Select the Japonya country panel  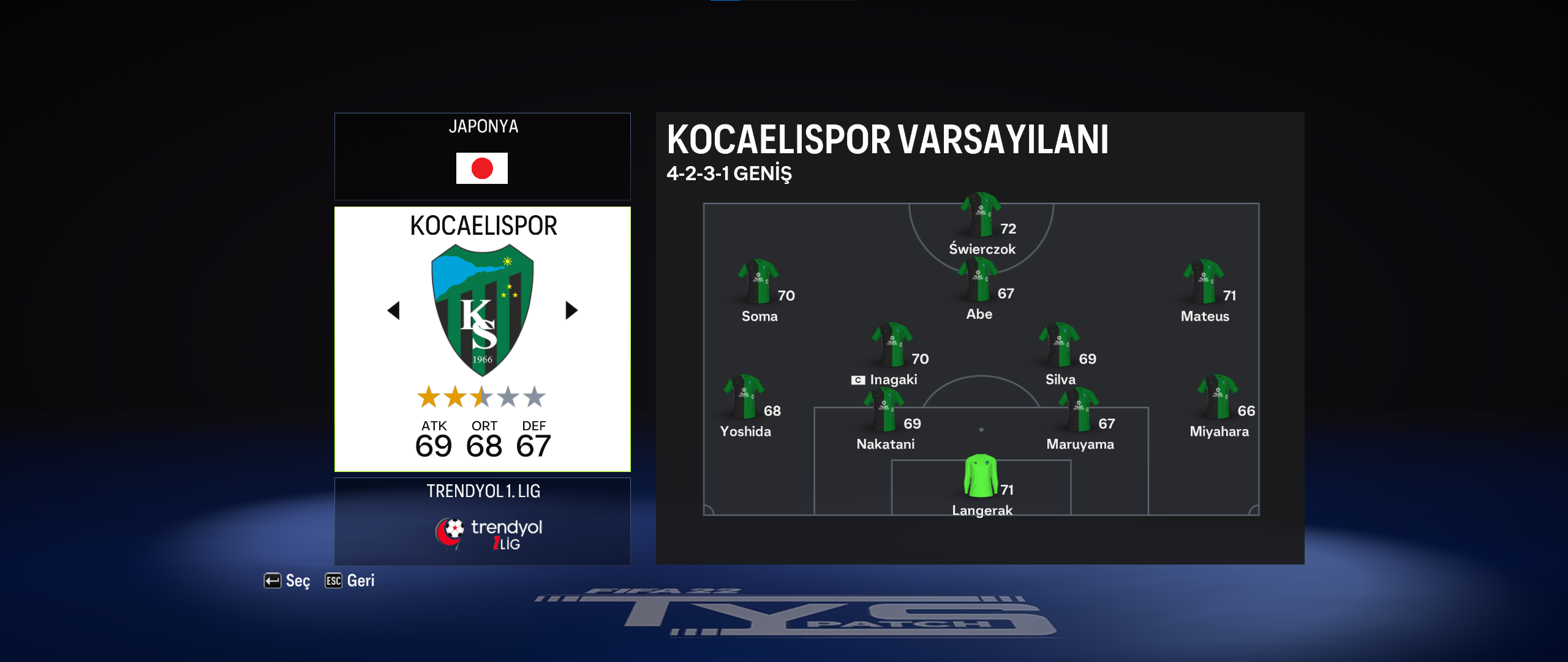[x=483, y=156]
